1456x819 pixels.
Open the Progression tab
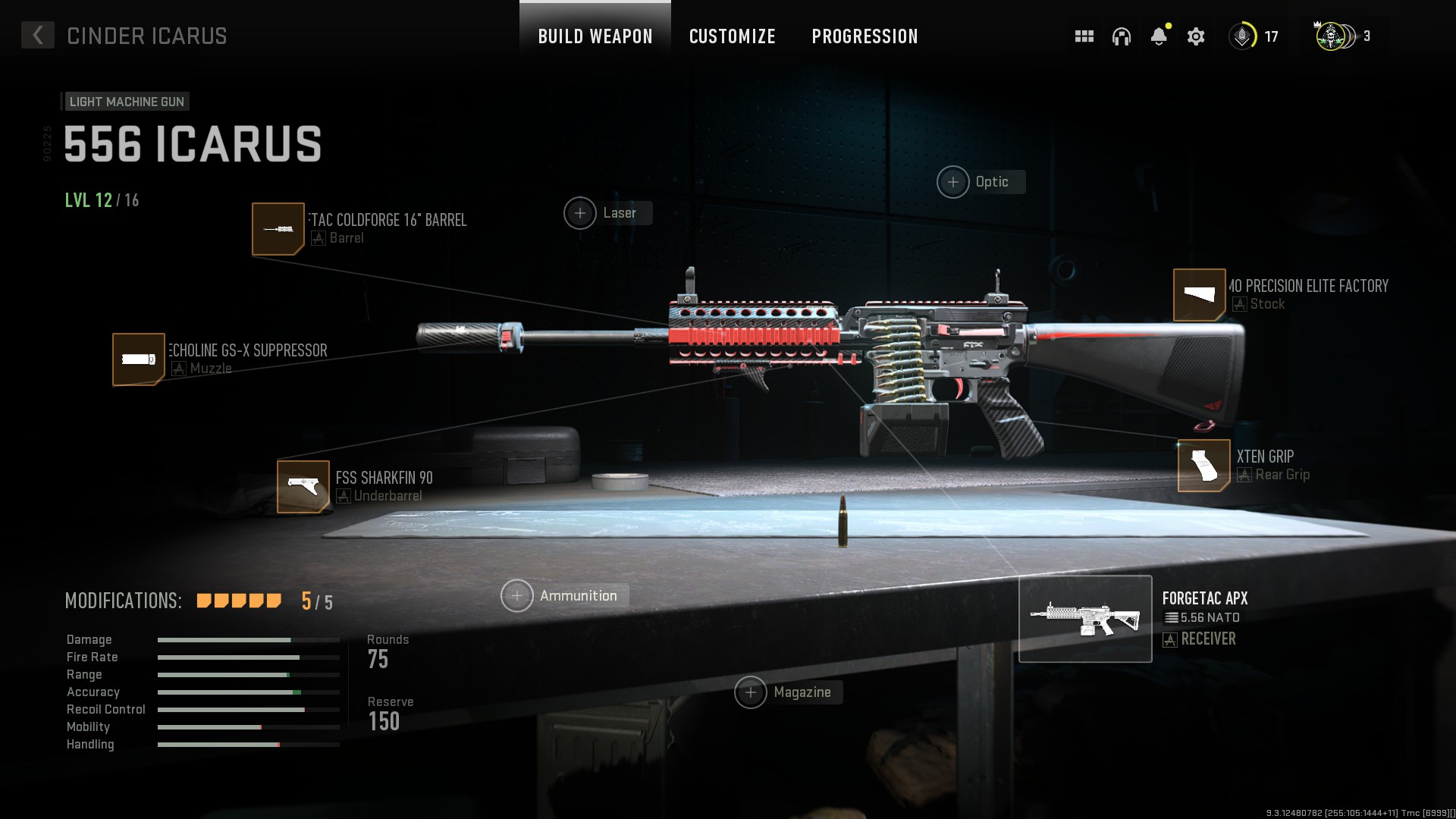[x=864, y=36]
